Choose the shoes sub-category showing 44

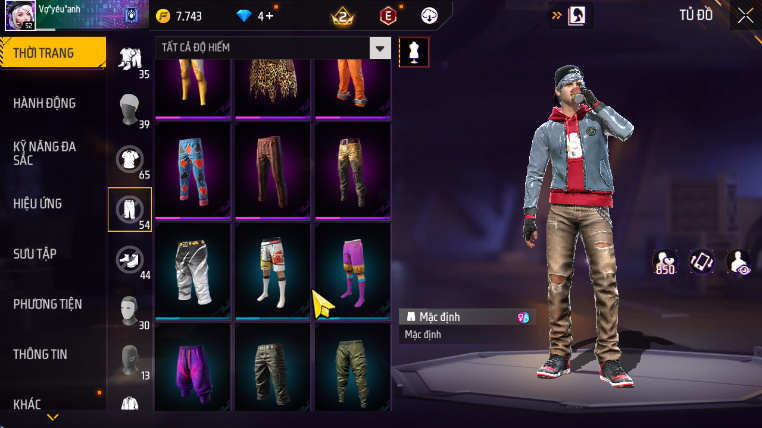point(130,260)
